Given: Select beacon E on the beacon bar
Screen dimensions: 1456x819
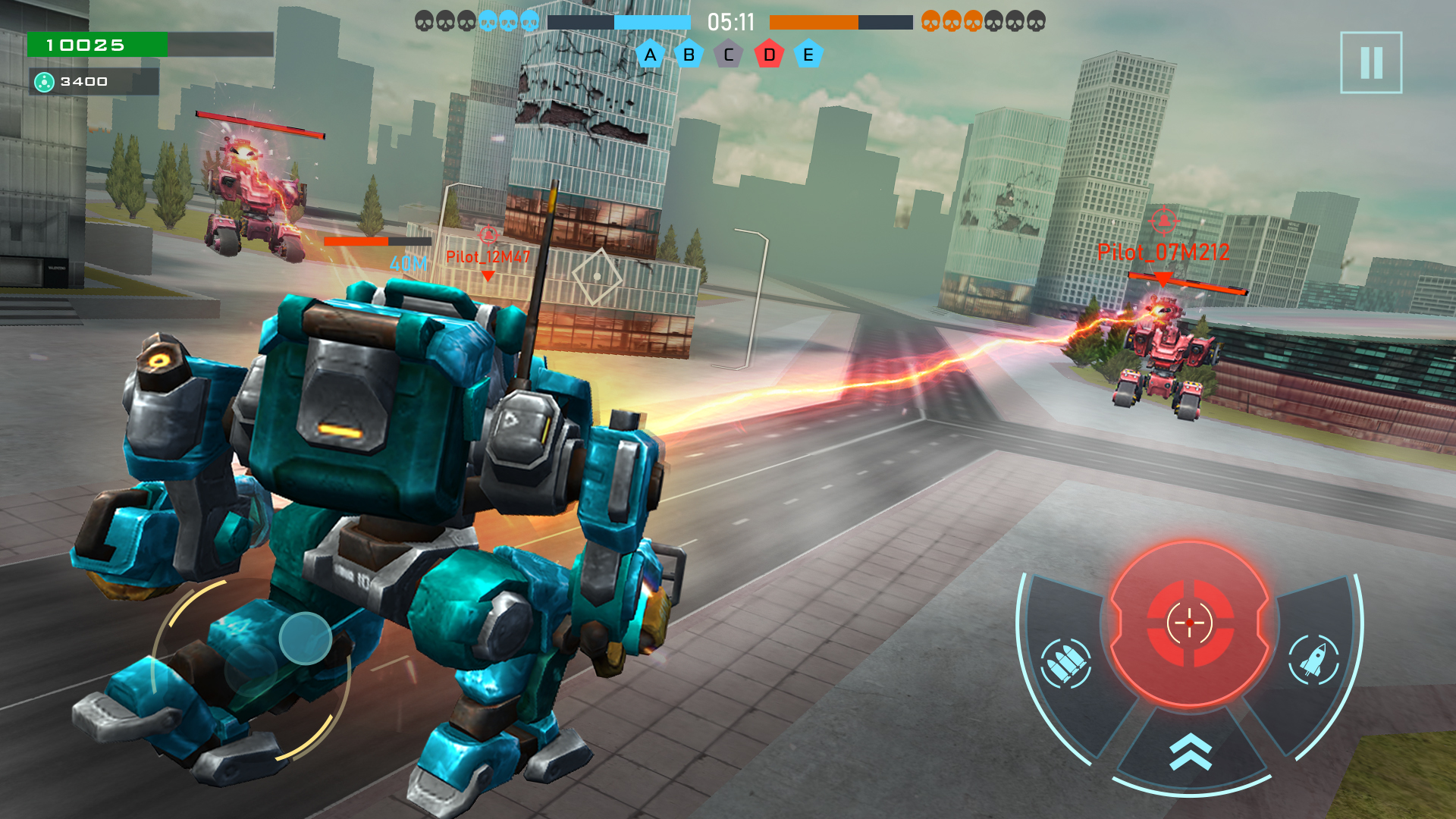Looking at the screenshot, I should click(x=808, y=55).
